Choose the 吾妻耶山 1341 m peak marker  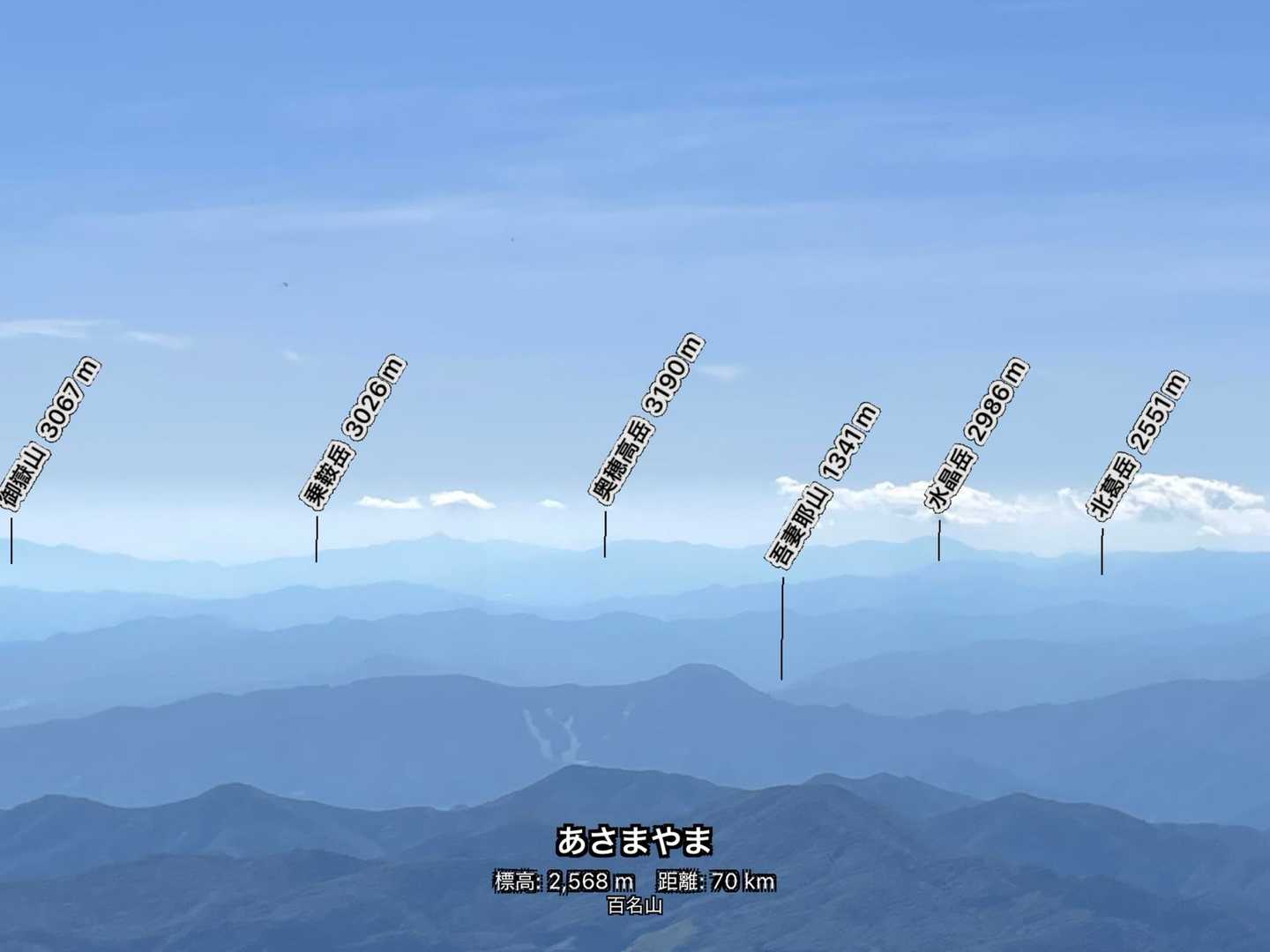coord(822,485)
